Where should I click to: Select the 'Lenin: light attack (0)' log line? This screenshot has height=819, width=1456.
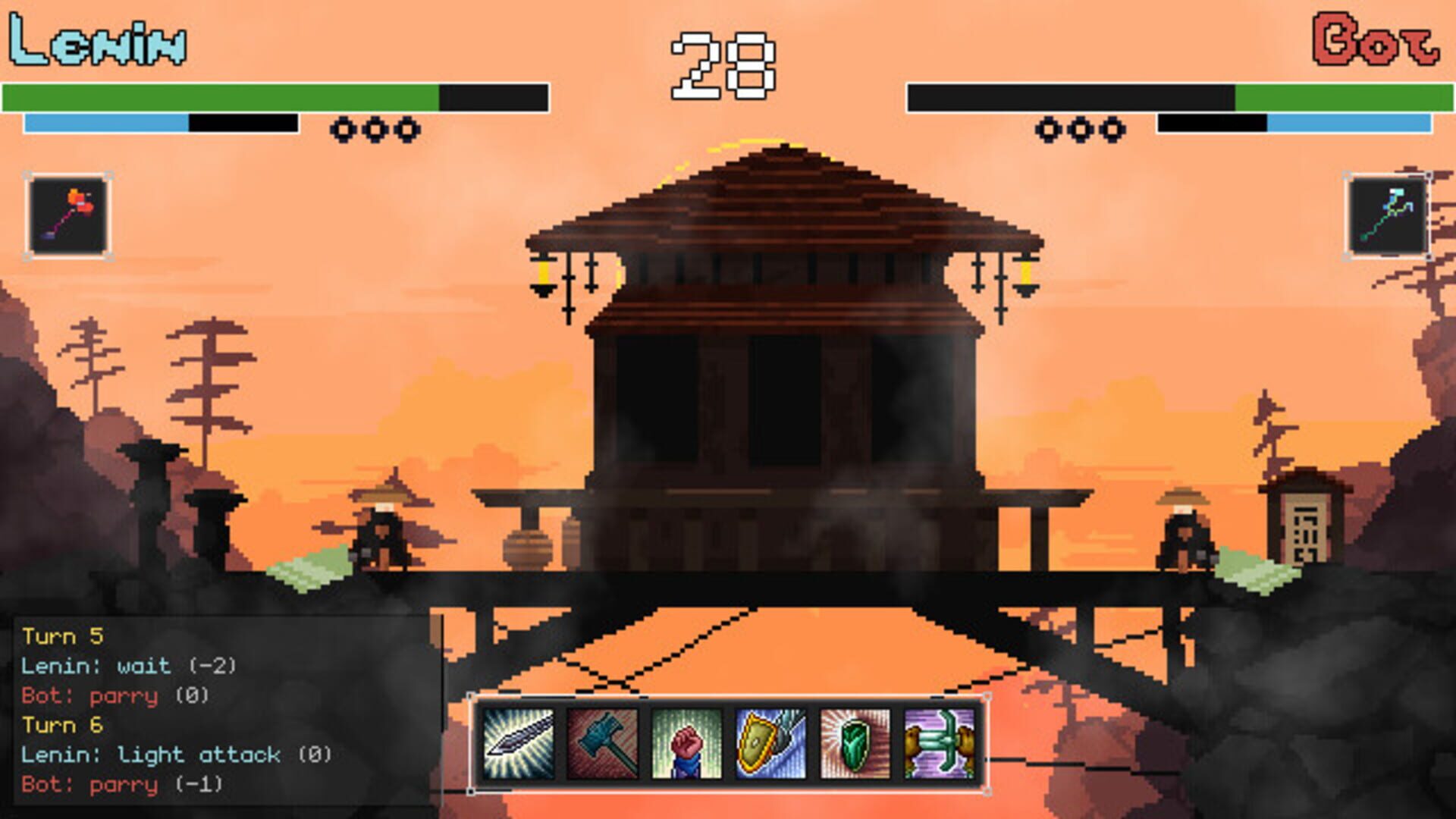click(176, 754)
